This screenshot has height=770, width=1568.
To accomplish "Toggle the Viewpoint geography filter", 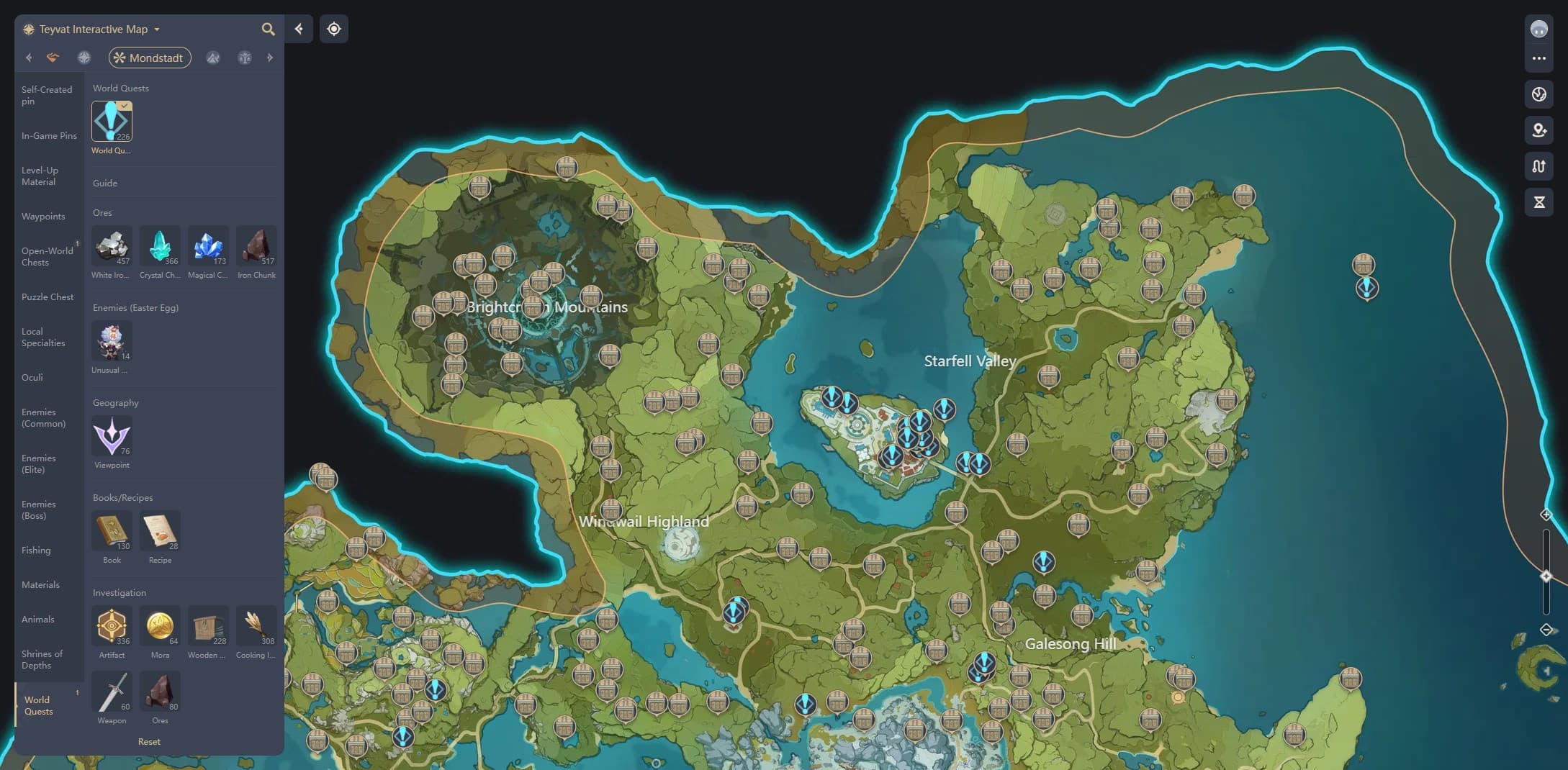I will click(112, 436).
